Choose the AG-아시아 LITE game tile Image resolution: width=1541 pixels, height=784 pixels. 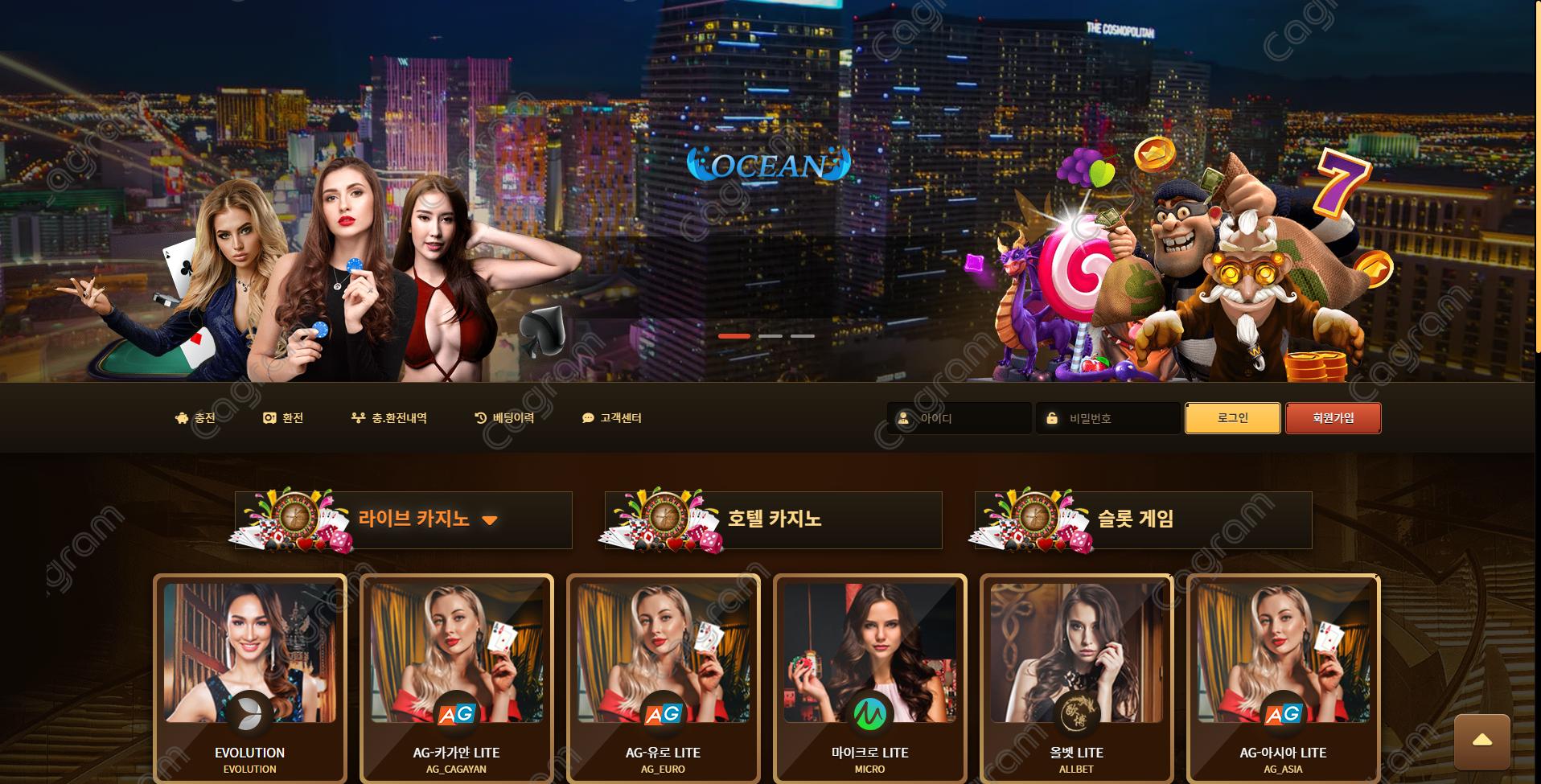[1283, 677]
